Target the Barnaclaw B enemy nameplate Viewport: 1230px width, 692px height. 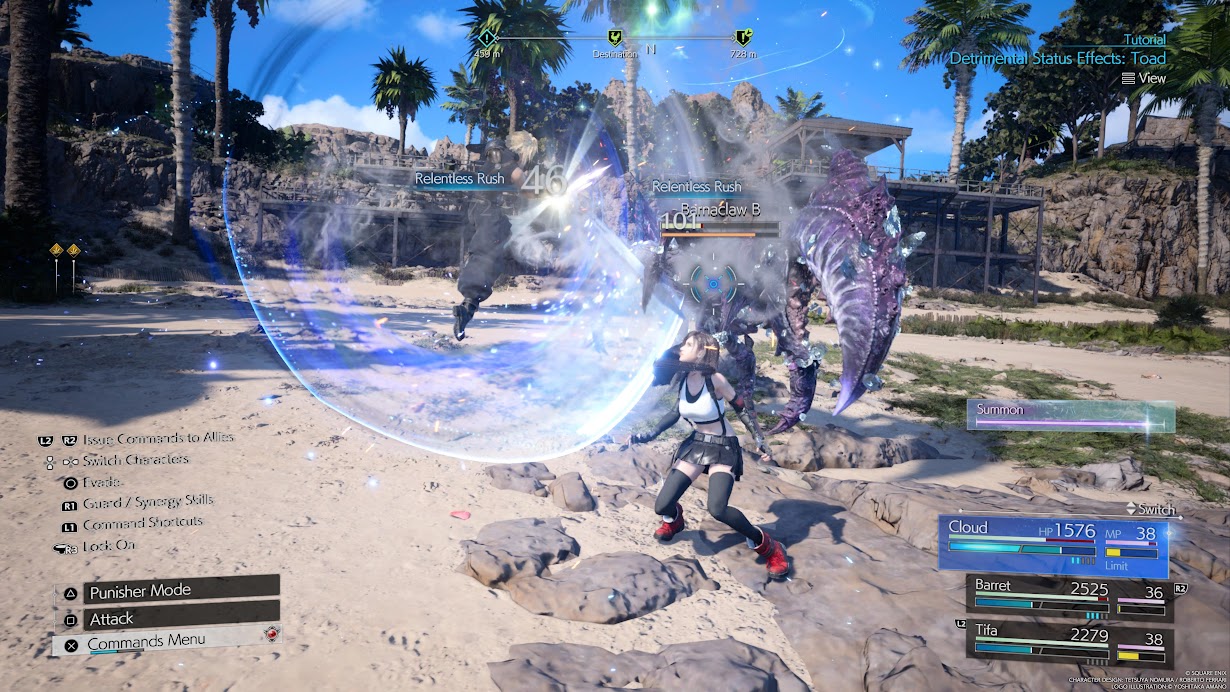tap(721, 212)
